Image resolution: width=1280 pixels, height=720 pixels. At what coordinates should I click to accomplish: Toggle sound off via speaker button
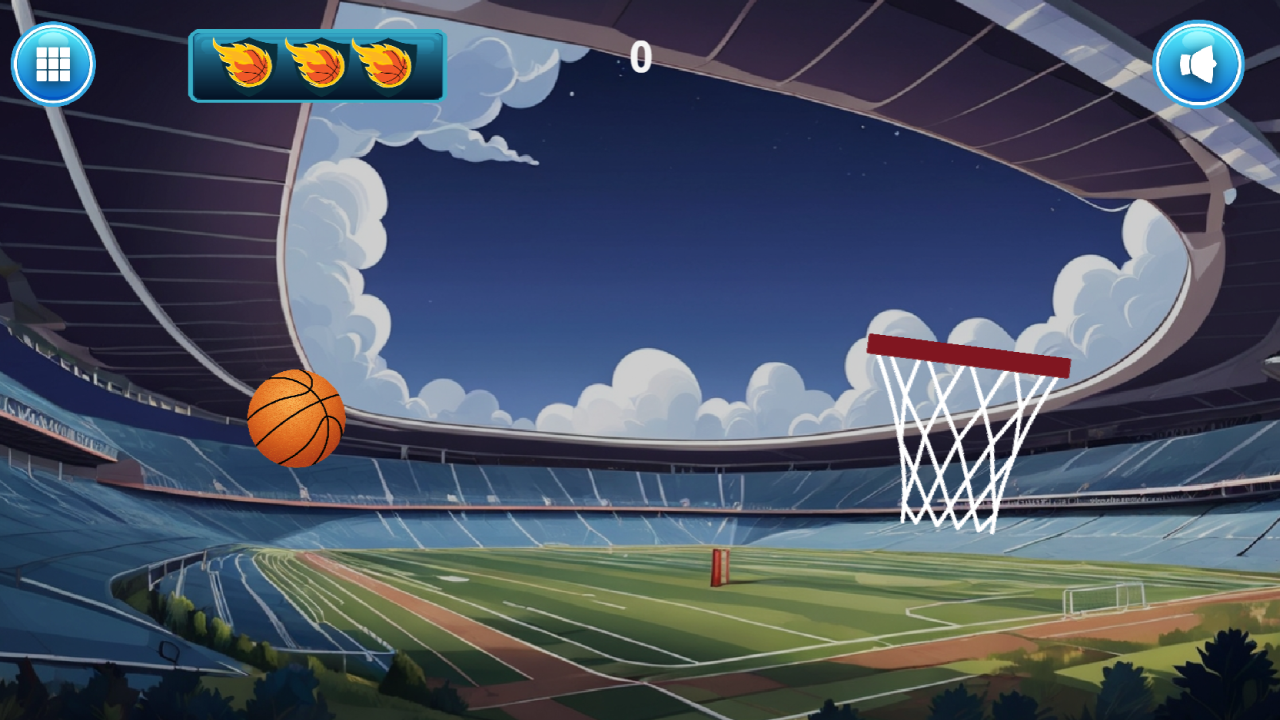(1198, 62)
